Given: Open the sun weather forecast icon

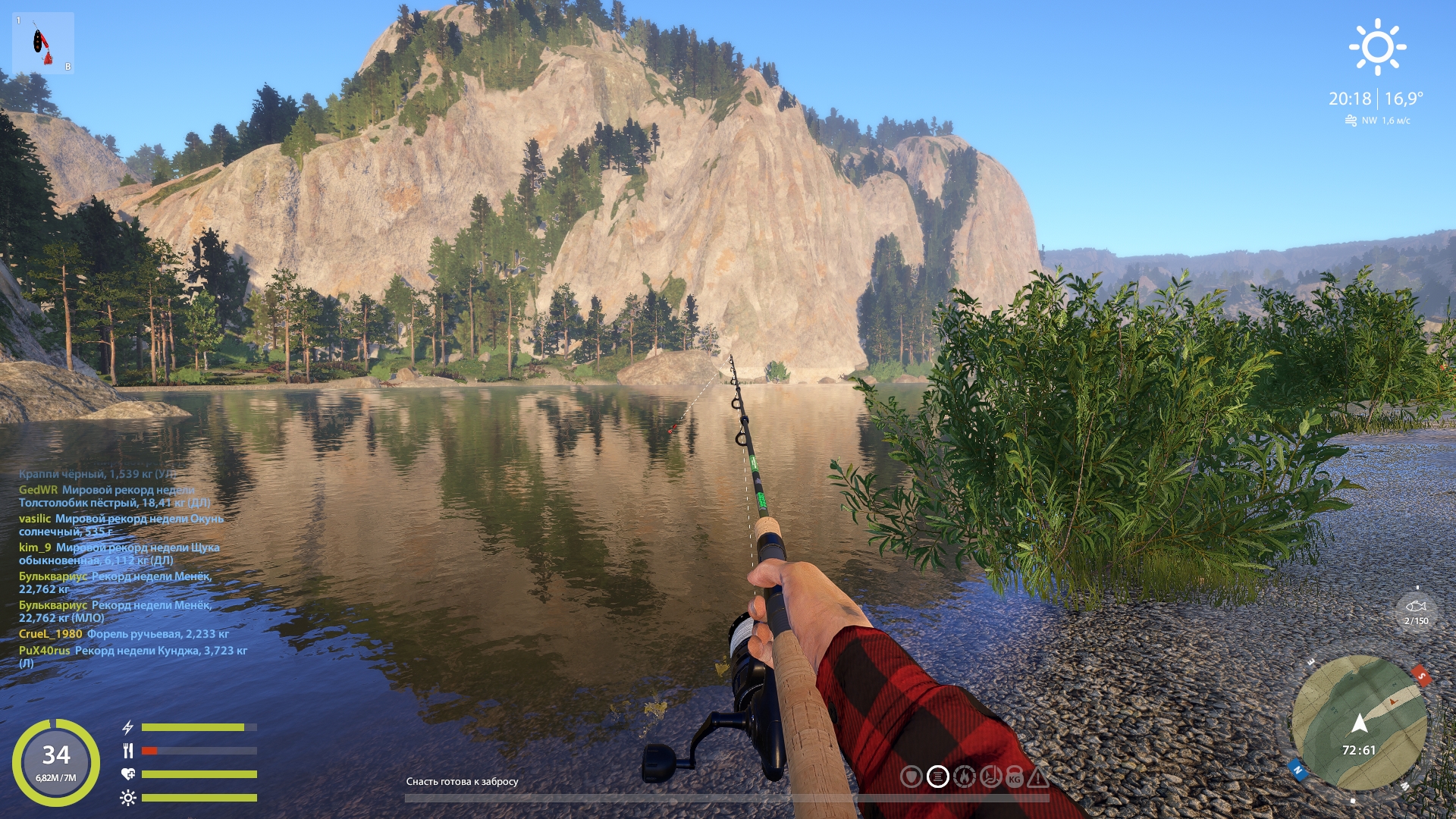Looking at the screenshot, I should [1377, 47].
